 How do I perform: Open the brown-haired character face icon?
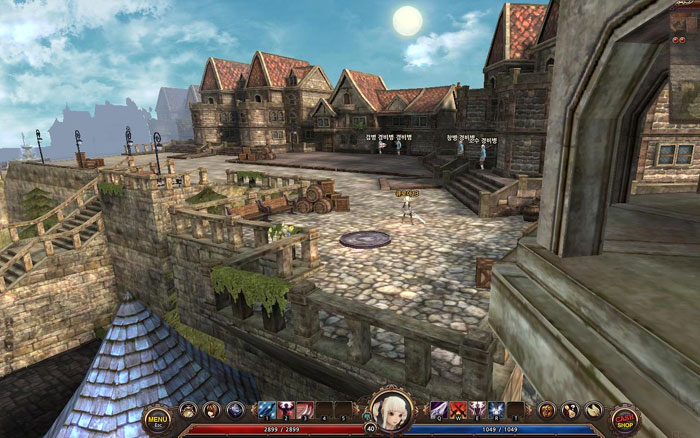coord(211,410)
